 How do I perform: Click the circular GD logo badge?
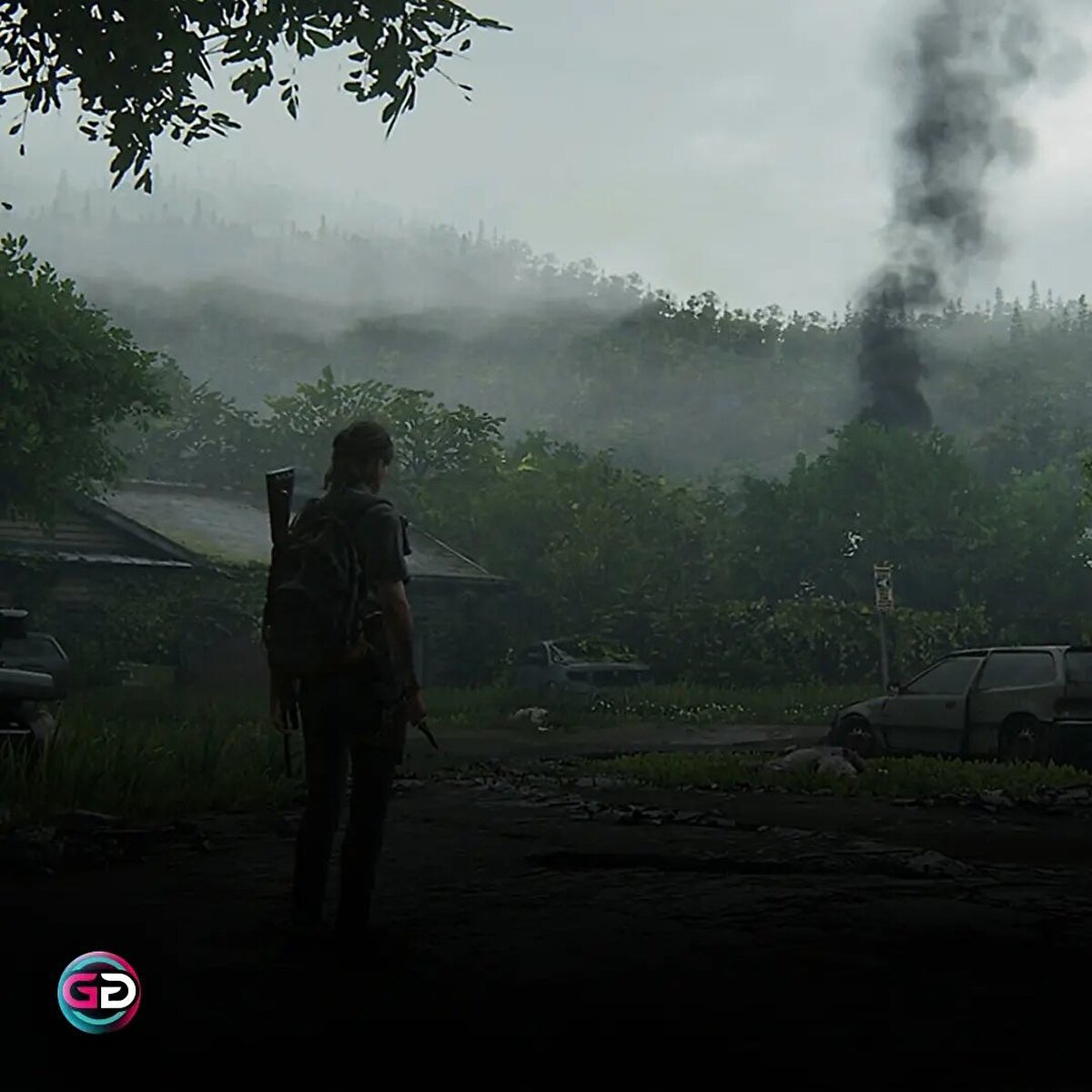pyautogui.click(x=99, y=992)
